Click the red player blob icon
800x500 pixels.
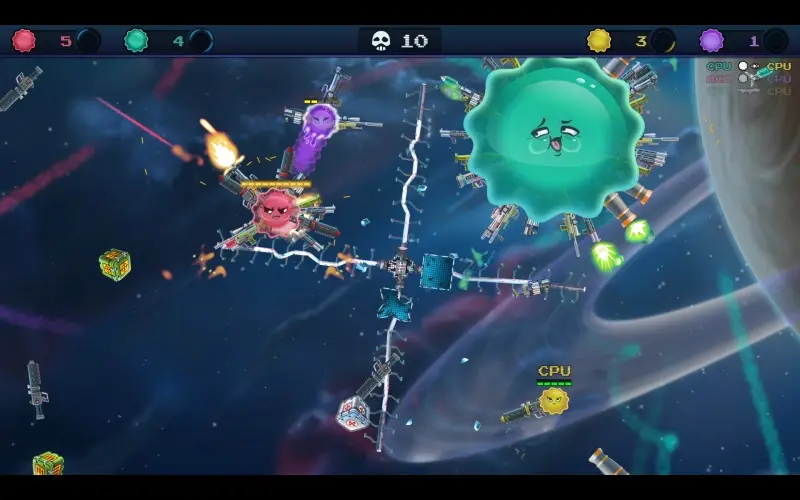pyautogui.click(x=23, y=41)
